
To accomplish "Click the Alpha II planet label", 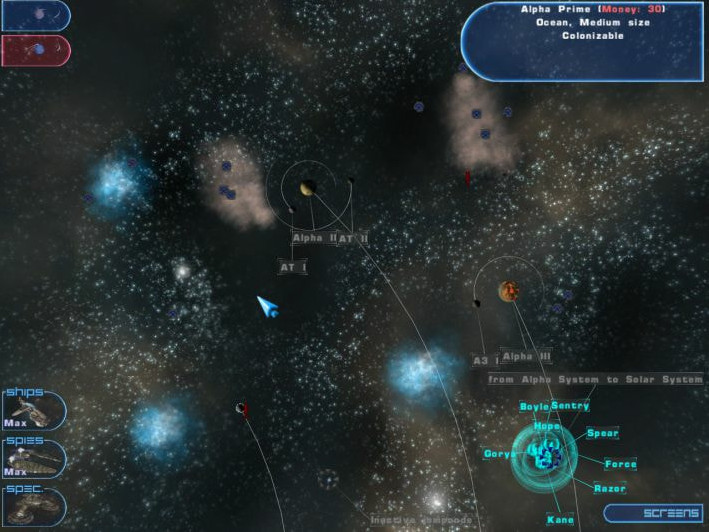I will pyautogui.click(x=314, y=238).
